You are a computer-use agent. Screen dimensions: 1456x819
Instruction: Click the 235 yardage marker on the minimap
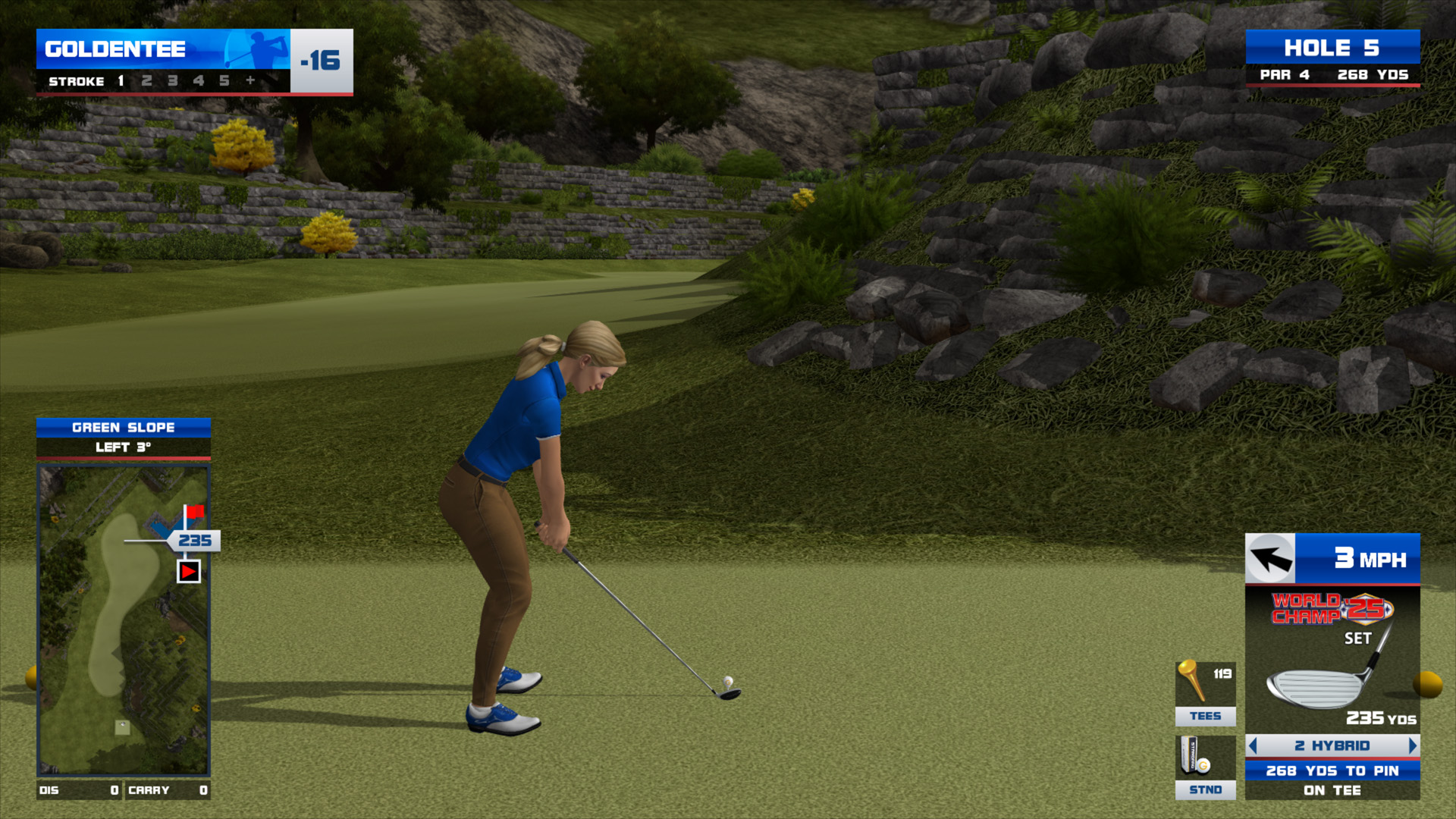coord(195,541)
